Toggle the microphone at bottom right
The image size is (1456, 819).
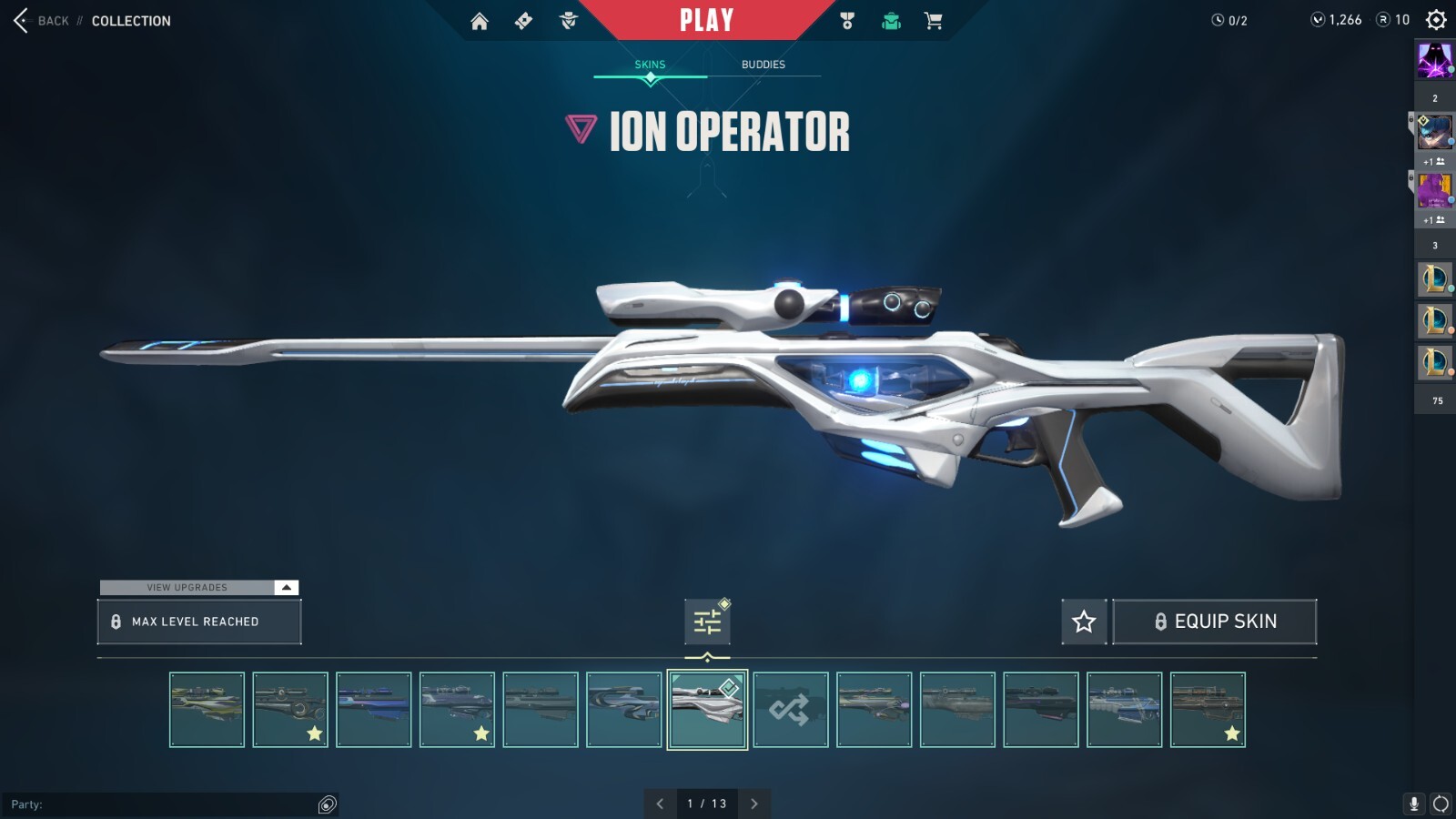pyautogui.click(x=1413, y=804)
